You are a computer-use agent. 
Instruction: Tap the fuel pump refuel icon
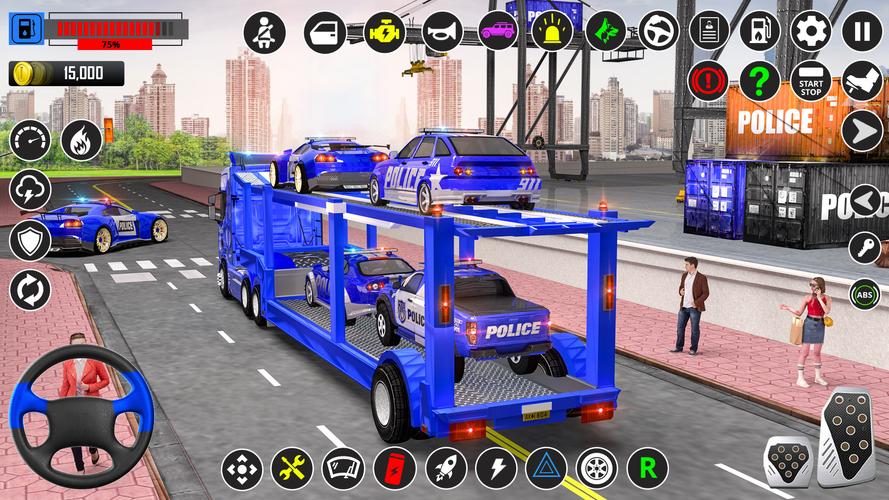(760, 31)
